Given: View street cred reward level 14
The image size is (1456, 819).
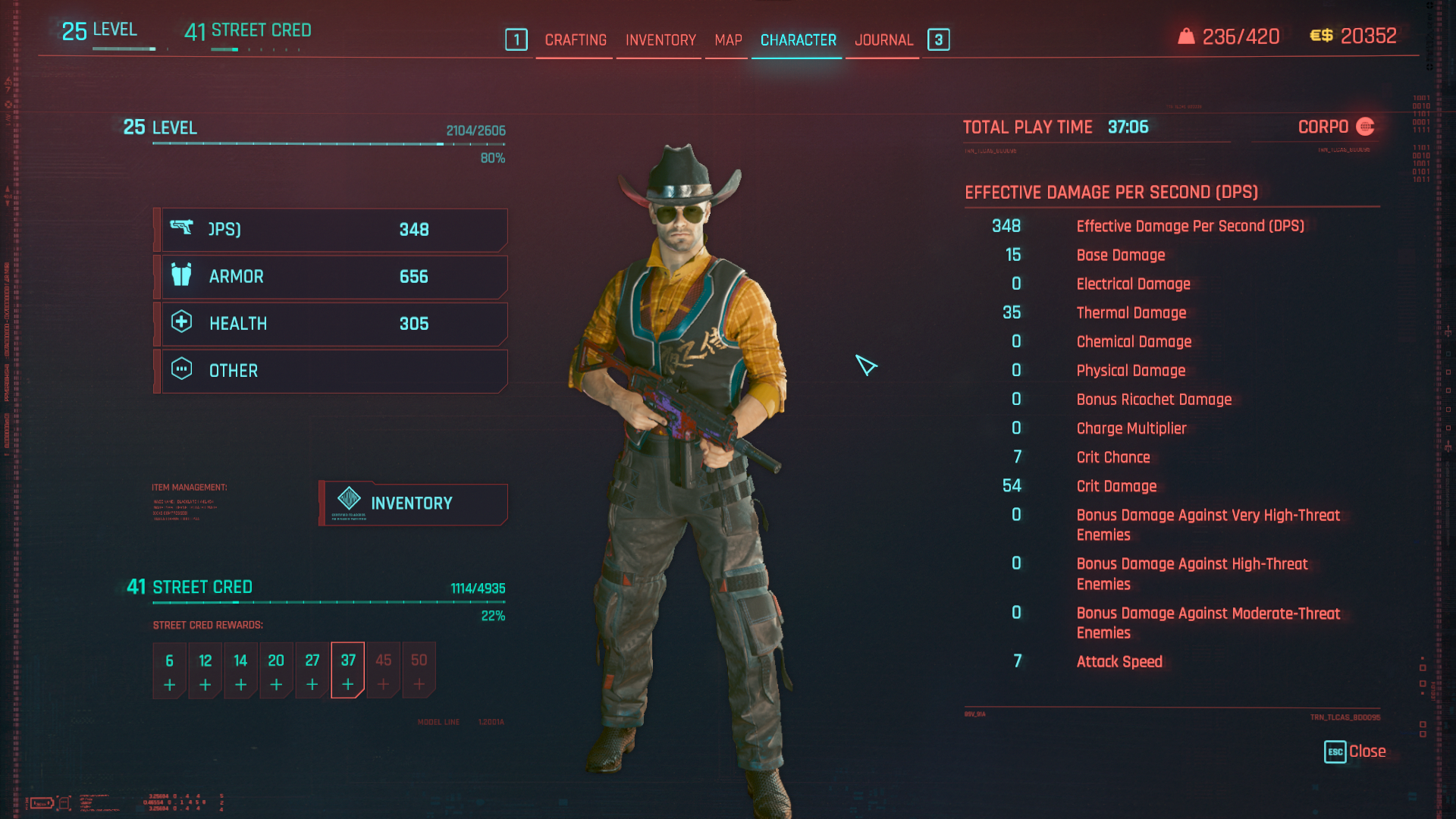Looking at the screenshot, I should (240, 671).
